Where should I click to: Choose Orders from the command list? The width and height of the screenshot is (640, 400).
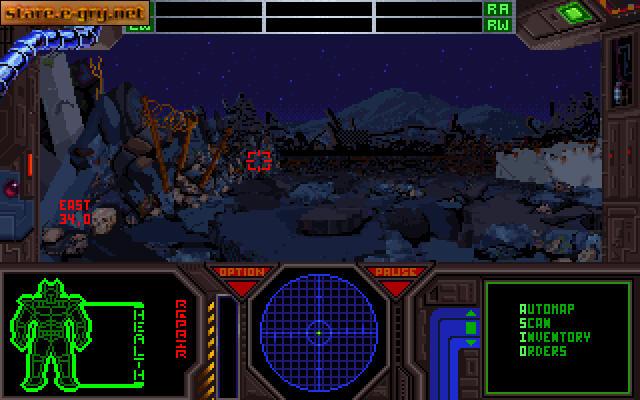click(x=543, y=351)
